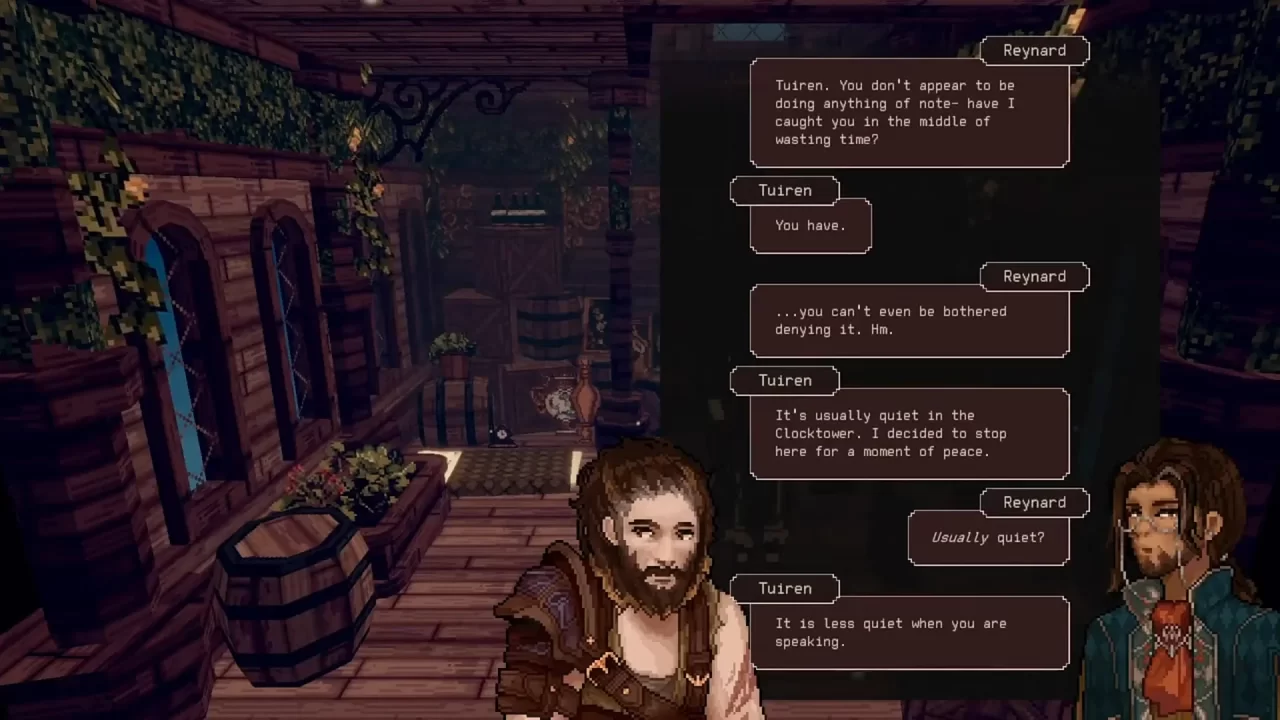Select the potted plant on the crate
The image size is (1280, 720).
coord(450,345)
